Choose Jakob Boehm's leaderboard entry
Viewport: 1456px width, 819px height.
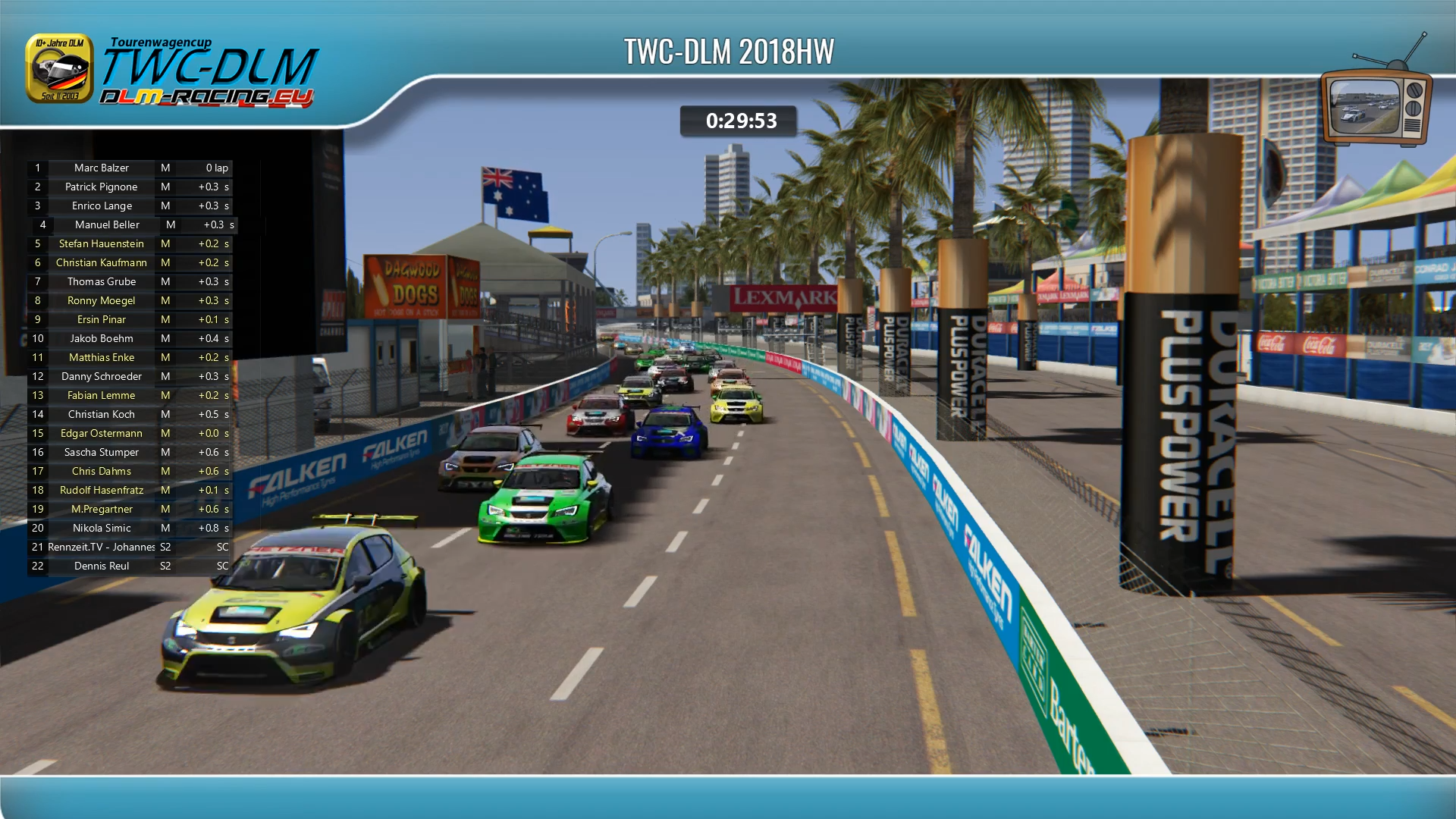pos(102,338)
